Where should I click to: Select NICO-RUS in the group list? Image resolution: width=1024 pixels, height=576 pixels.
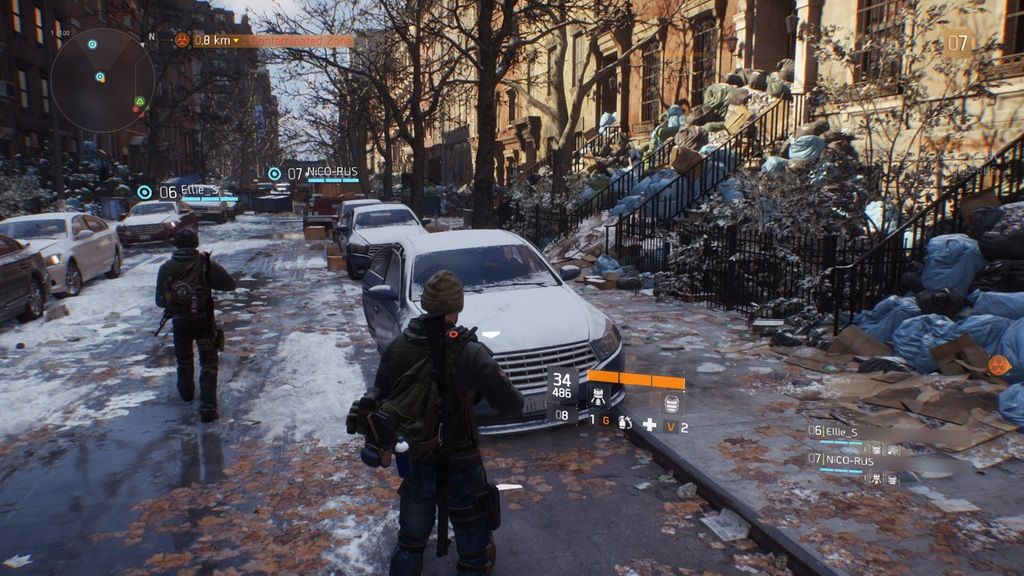846,461
